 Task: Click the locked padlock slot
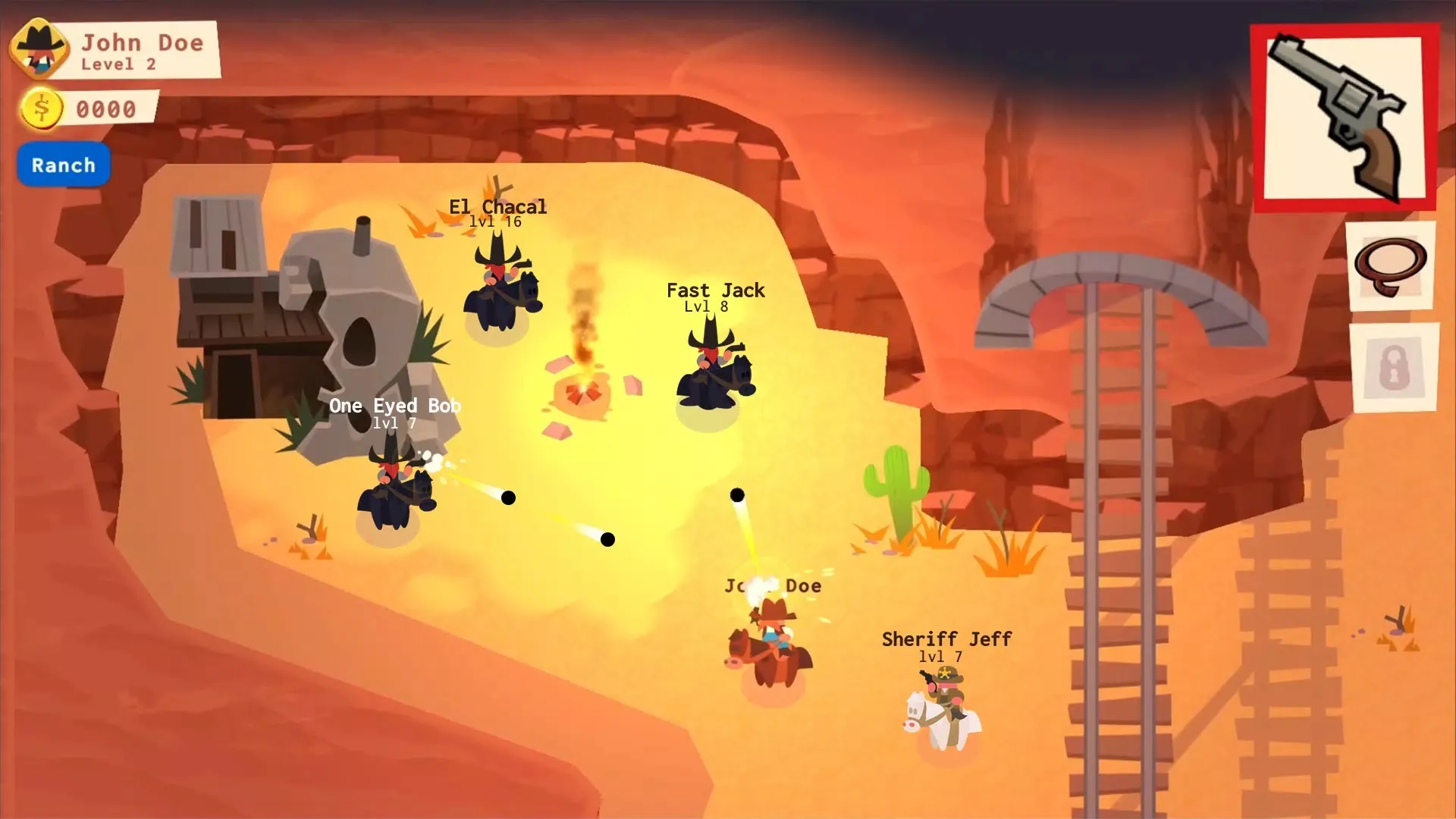[1395, 369]
